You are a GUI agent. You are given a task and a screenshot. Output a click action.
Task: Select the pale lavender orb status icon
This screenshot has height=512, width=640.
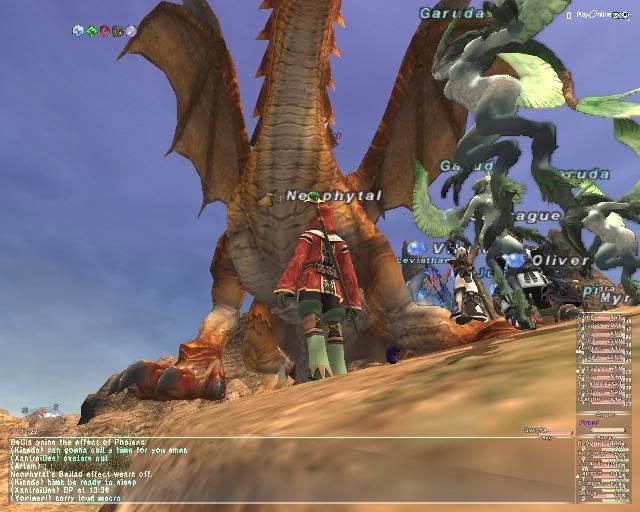click(x=130, y=31)
